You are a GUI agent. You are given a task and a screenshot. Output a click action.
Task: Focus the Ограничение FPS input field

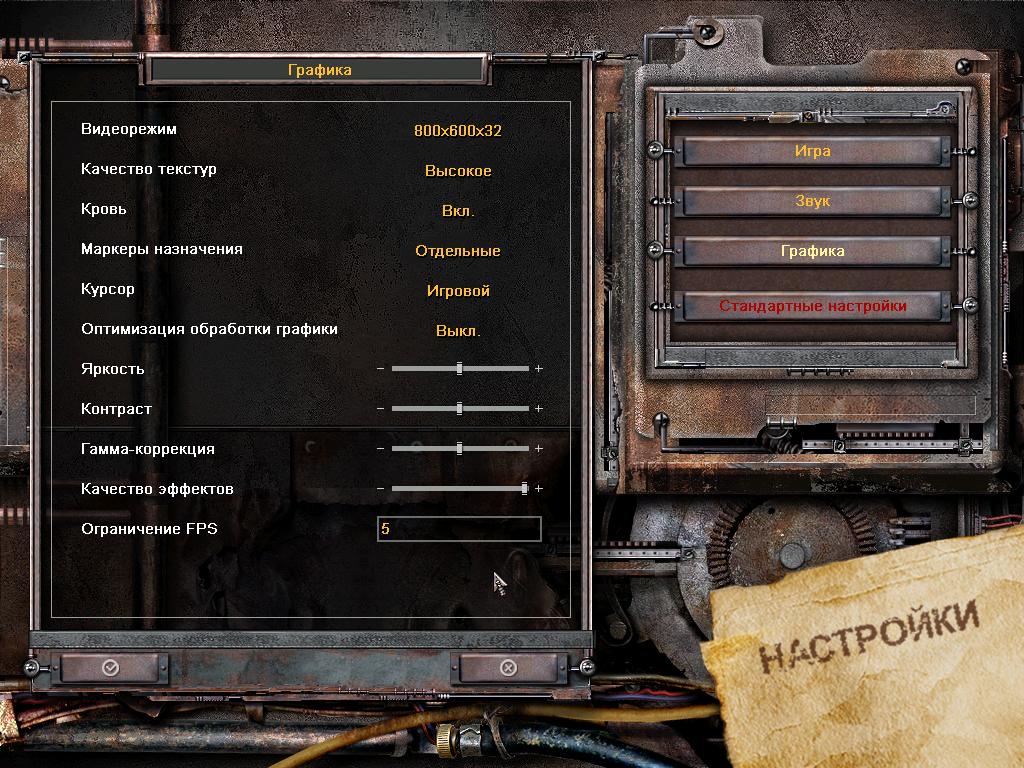click(459, 529)
